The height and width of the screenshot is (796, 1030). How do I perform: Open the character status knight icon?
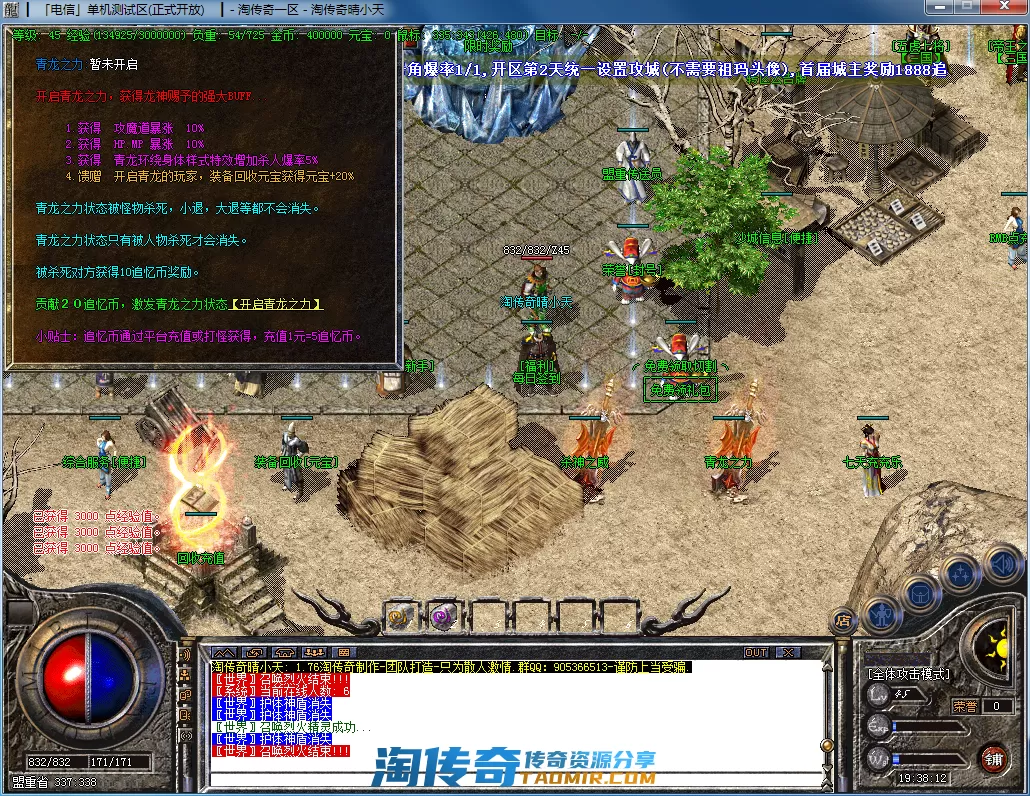click(x=882, y=612)
